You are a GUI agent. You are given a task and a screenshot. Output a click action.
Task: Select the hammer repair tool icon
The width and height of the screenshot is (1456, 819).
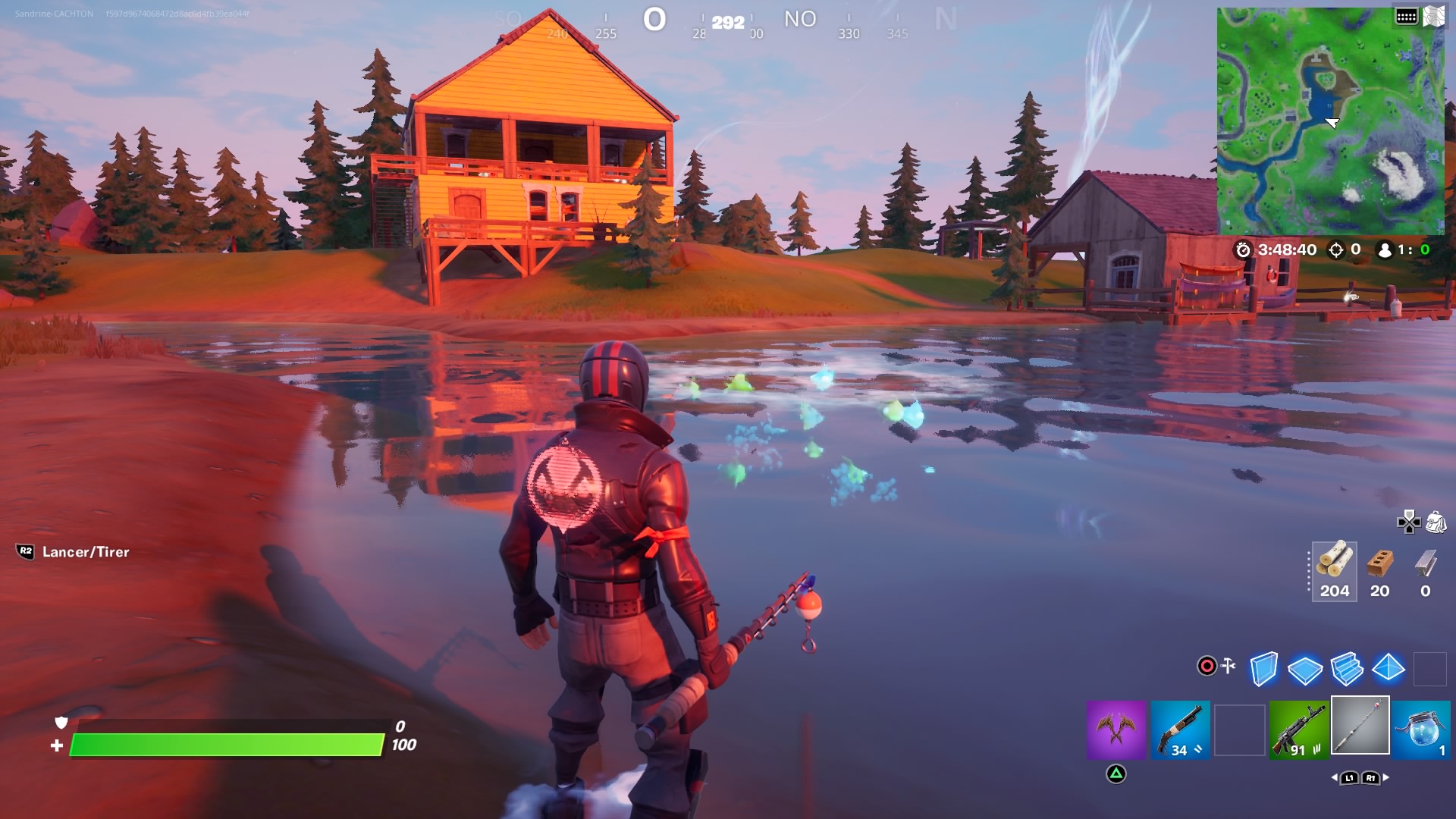coord(1228,665)
